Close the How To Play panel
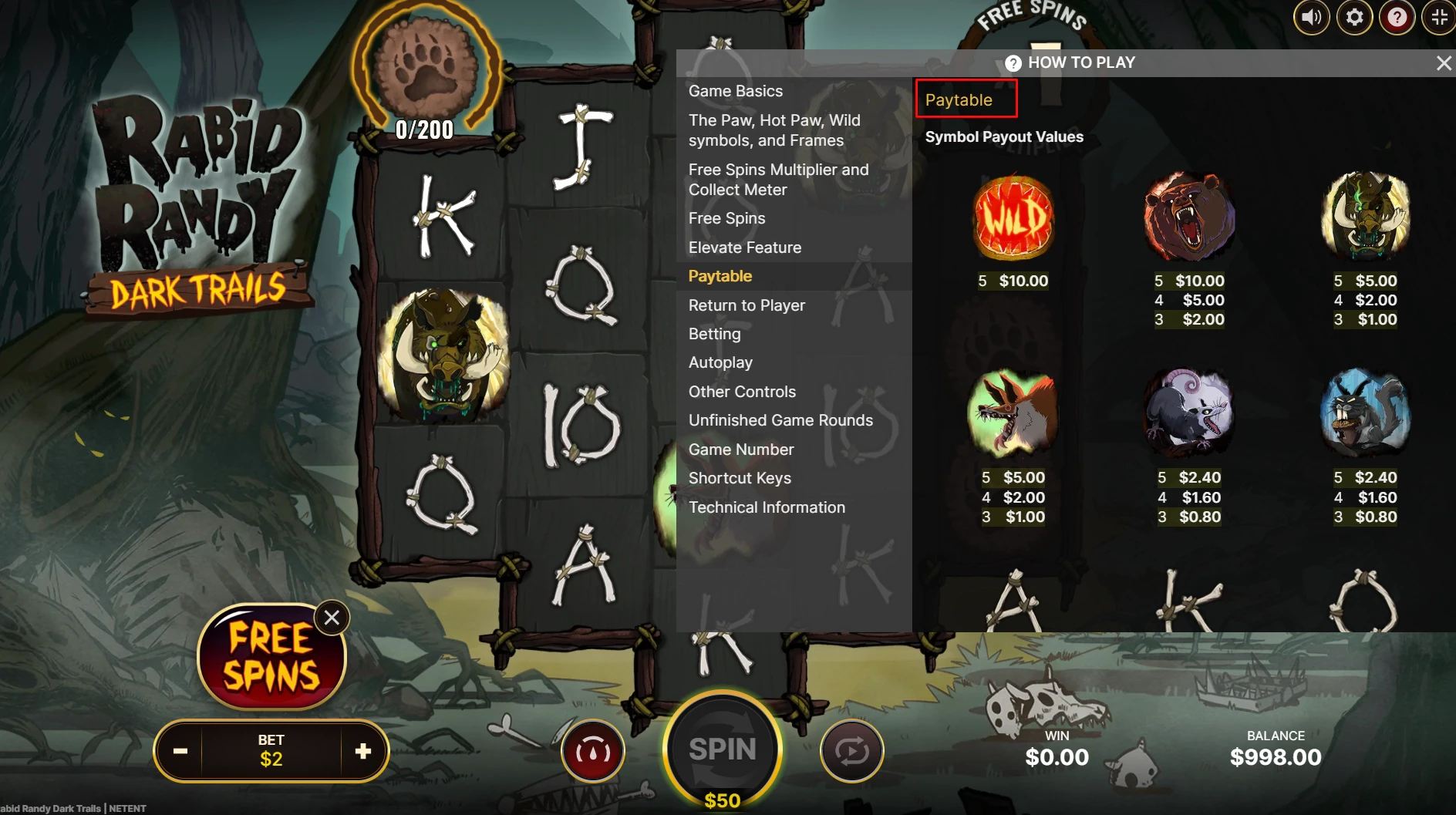 pos(1444,63)
